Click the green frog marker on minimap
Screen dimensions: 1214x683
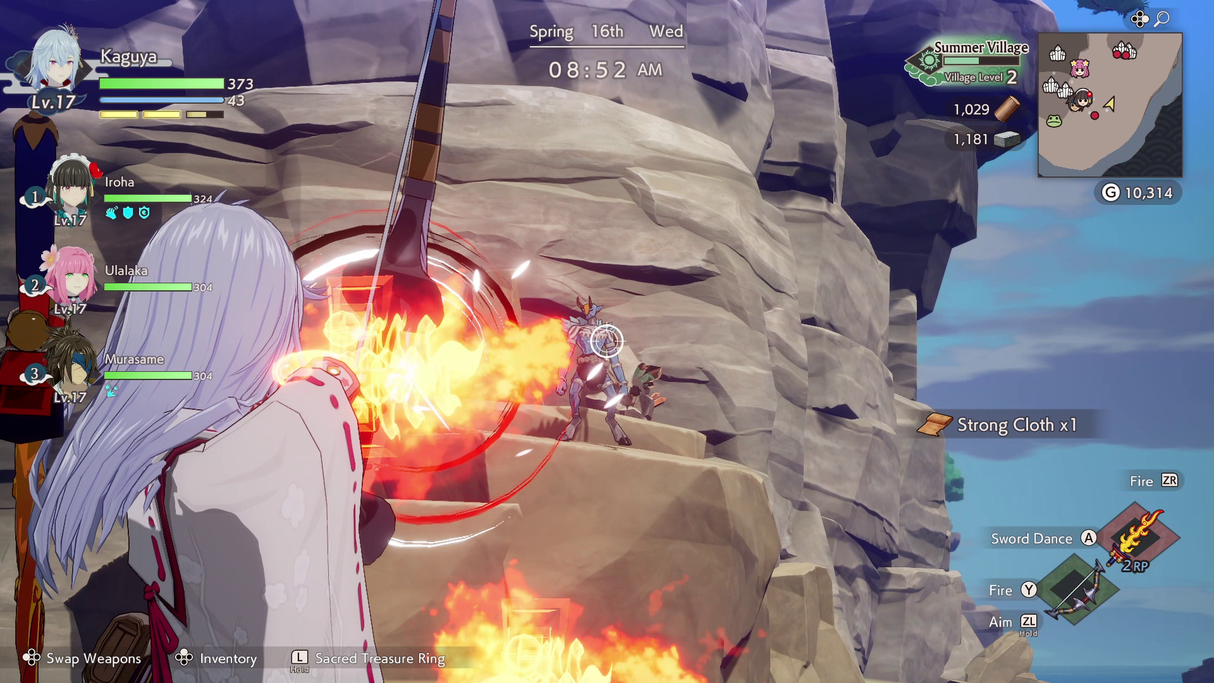point(1054,121)
